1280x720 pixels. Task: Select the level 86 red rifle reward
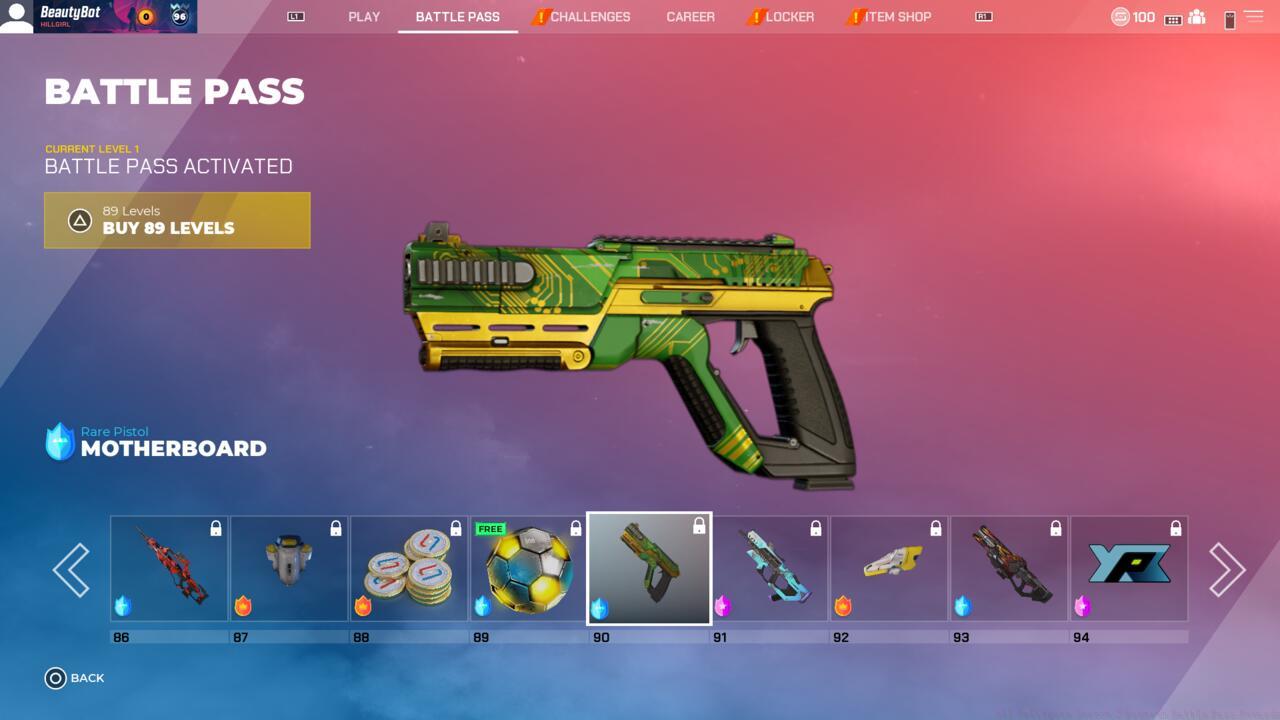(169, 569)
